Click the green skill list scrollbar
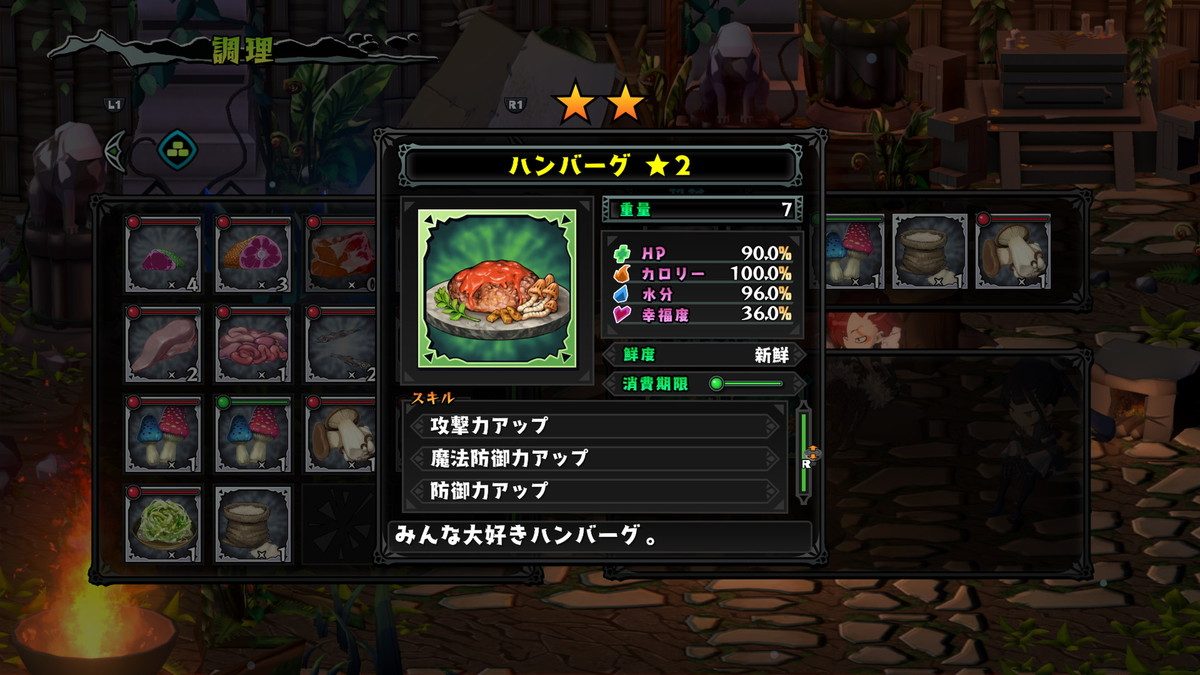1200x675 pixels. tap(801, 451)
